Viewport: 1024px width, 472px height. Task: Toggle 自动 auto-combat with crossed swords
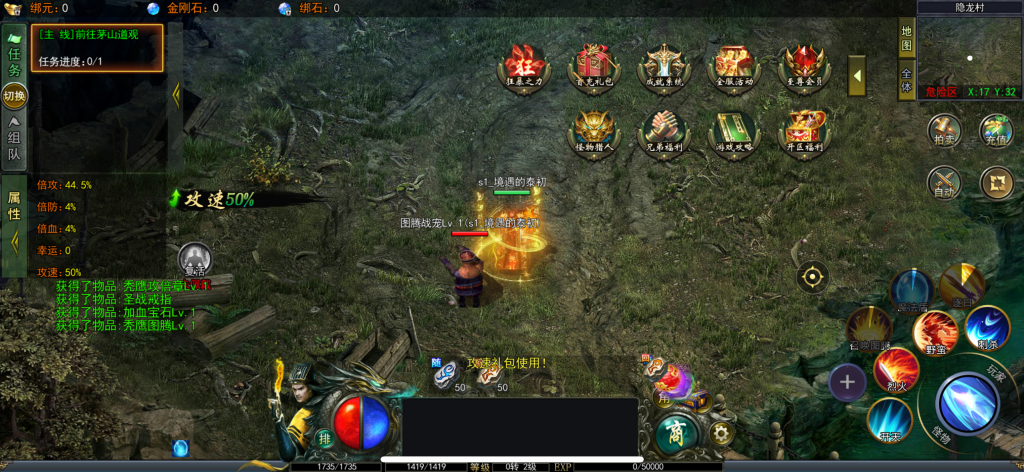944,182
